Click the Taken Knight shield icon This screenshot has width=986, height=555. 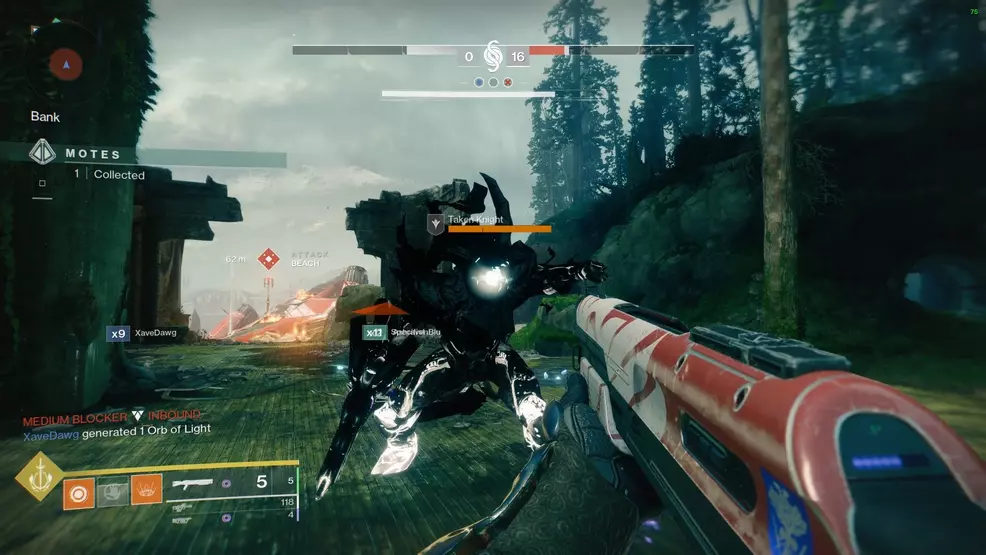point(435,224)
